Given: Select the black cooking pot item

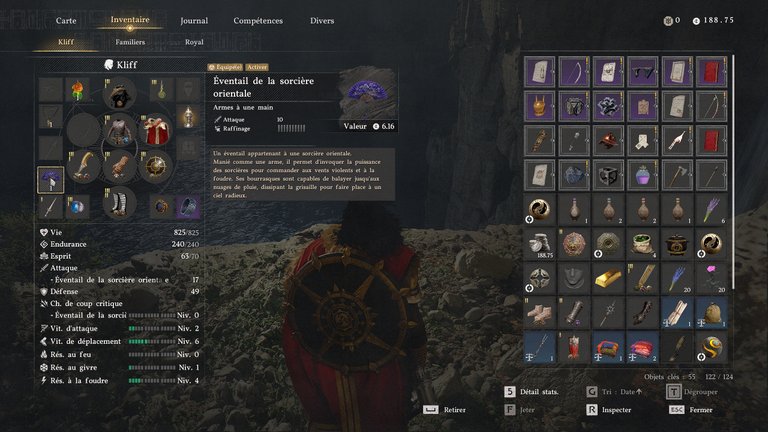Looking at the screenshot, I should coord(677,243).
